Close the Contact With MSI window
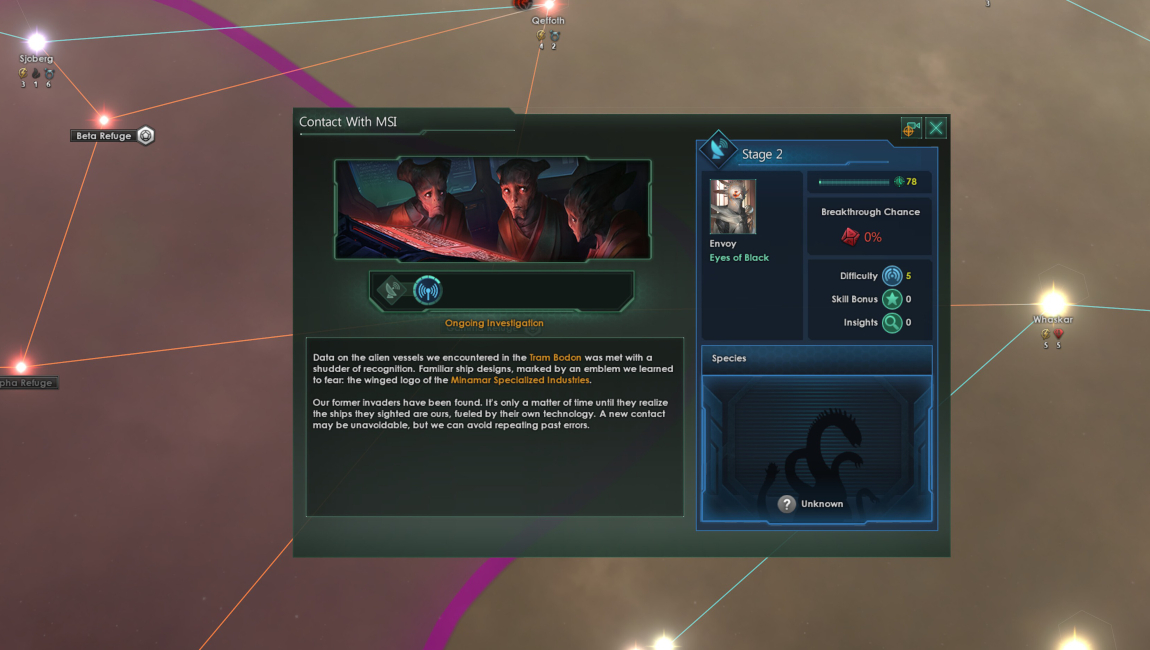The height and width of the screenshot is (650, 1150). (x=936, y=128)
